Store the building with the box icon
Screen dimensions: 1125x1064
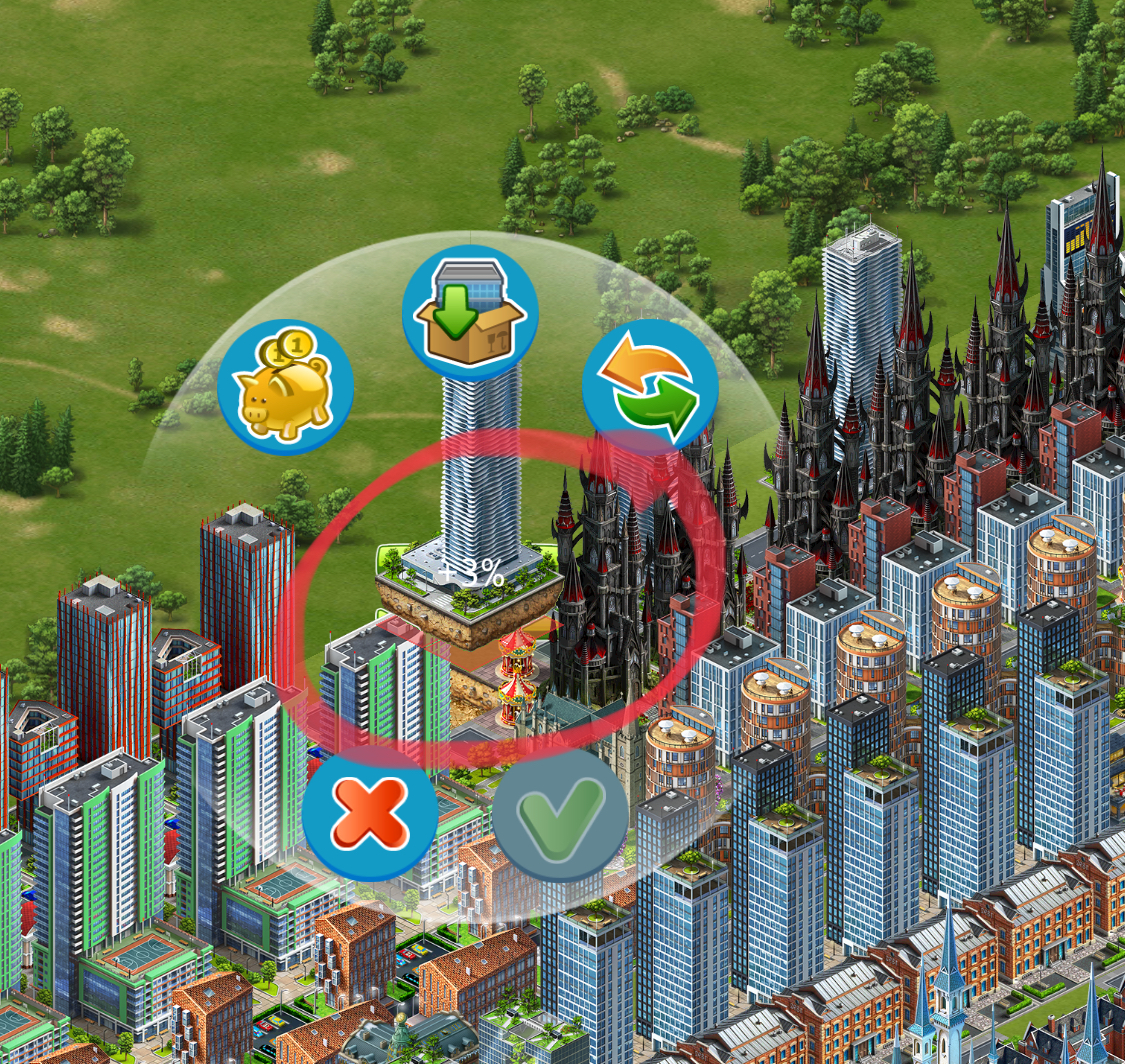470,313
